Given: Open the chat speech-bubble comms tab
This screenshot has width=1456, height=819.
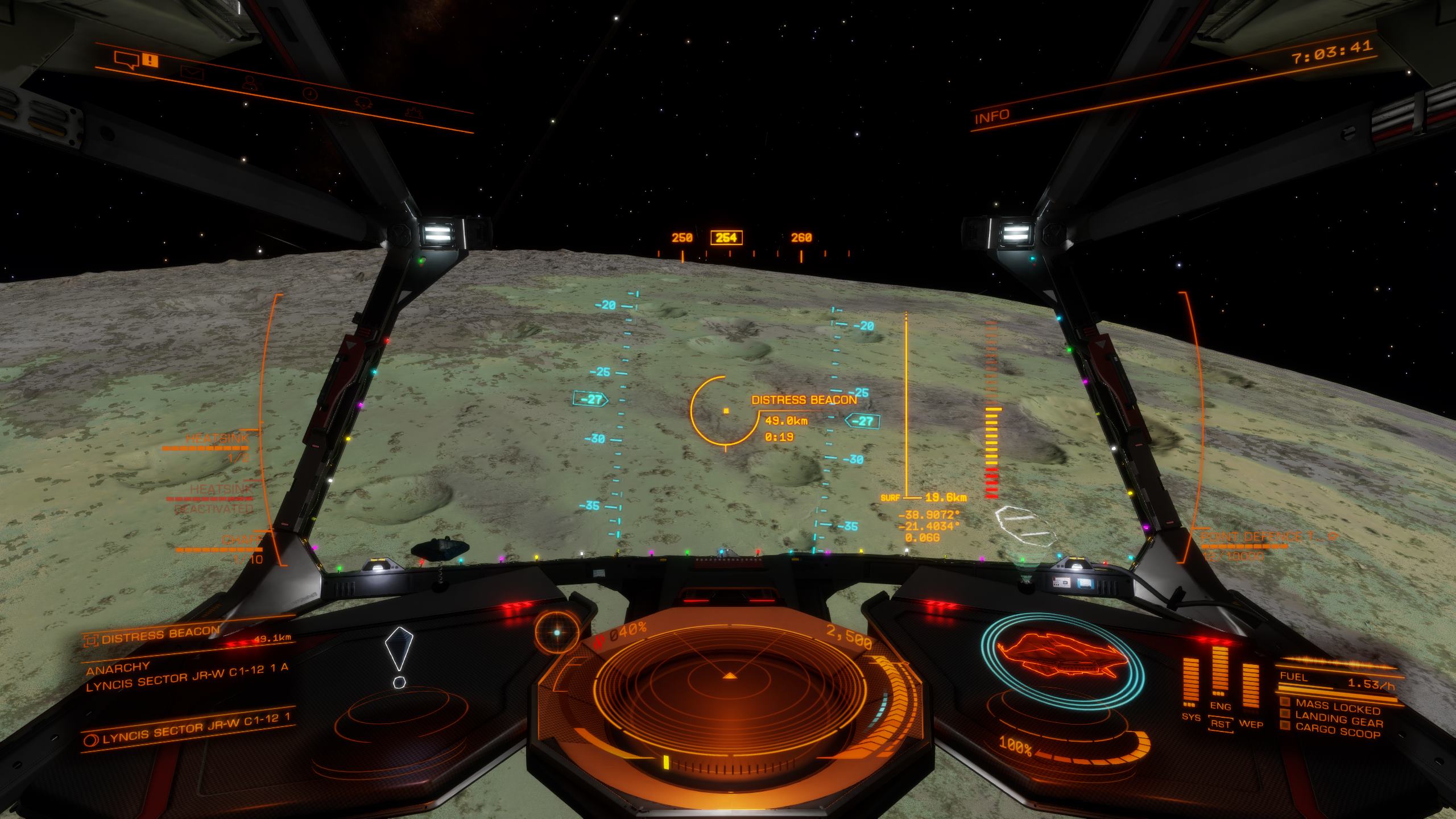Looking at the screenshot, I should pyautogui.click(x=126, y=59).
